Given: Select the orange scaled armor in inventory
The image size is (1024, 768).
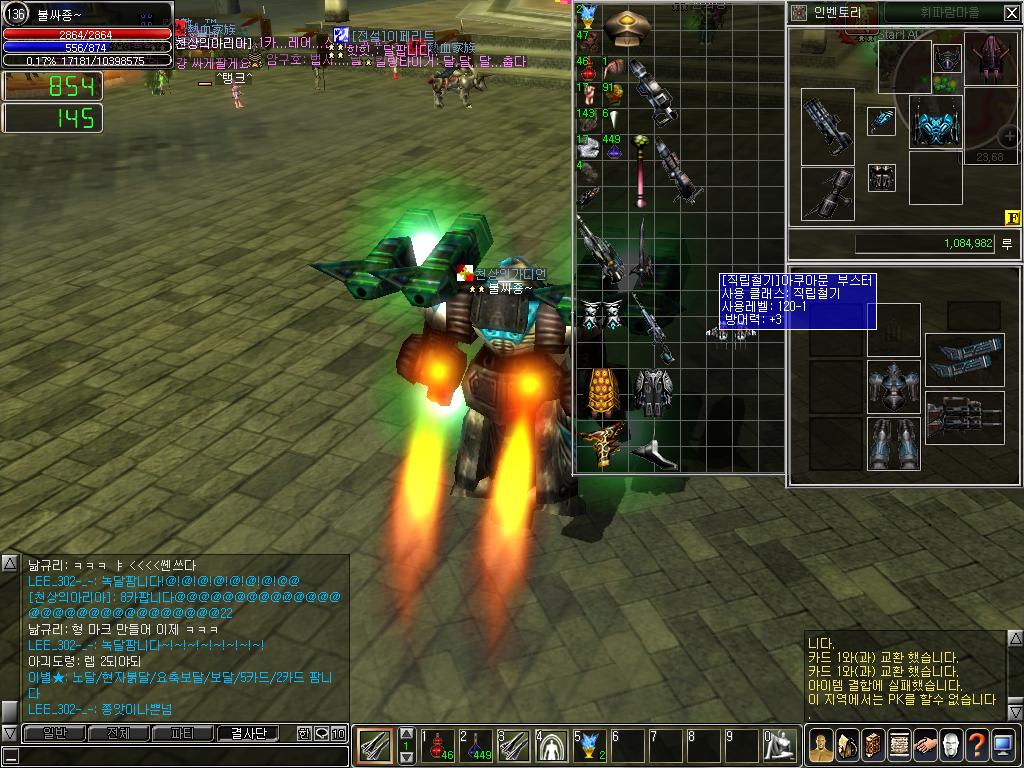Looking at the screenshot, I should coord(601,390).
